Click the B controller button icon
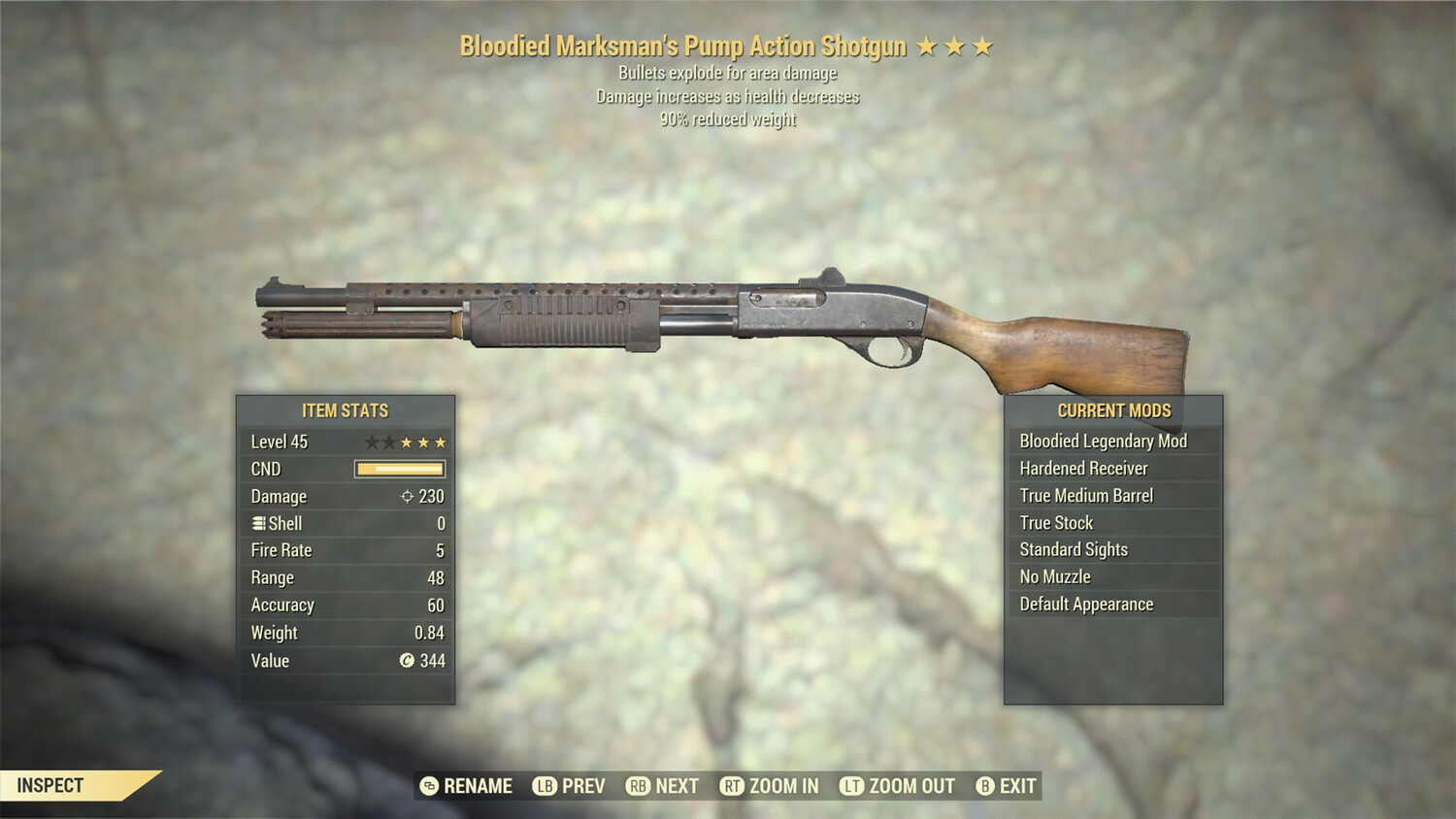The height and width of the screenshot is (819, 1456). click(986, 786)
